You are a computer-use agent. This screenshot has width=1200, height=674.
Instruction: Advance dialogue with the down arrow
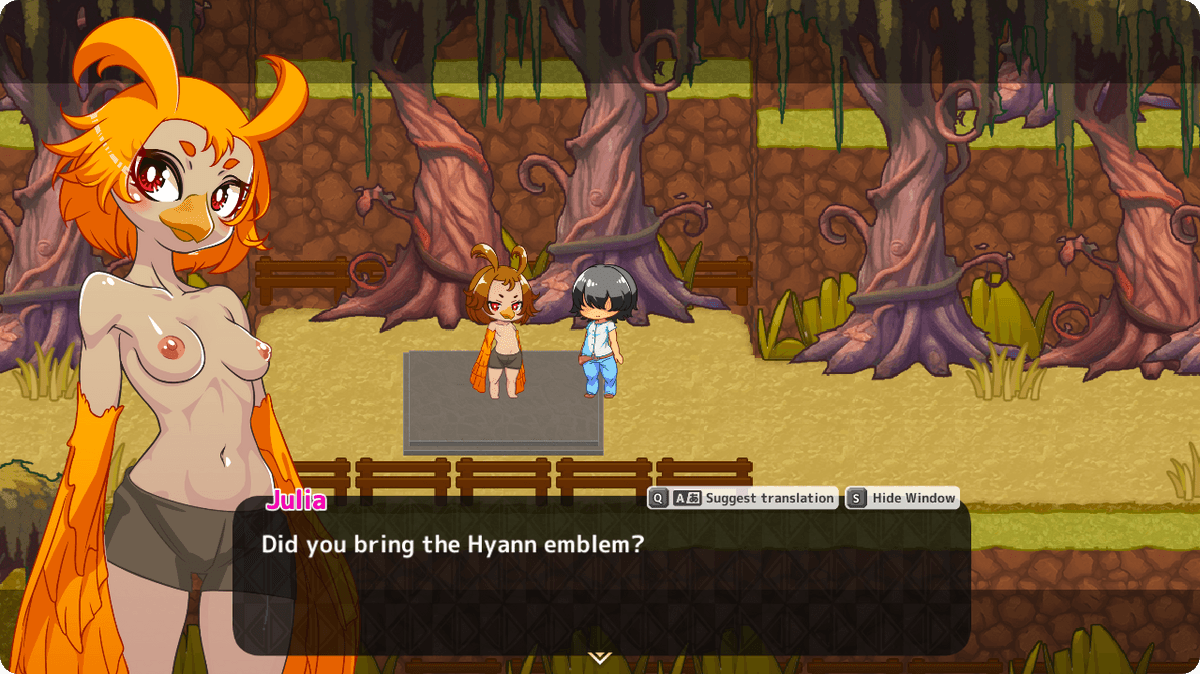599,657
